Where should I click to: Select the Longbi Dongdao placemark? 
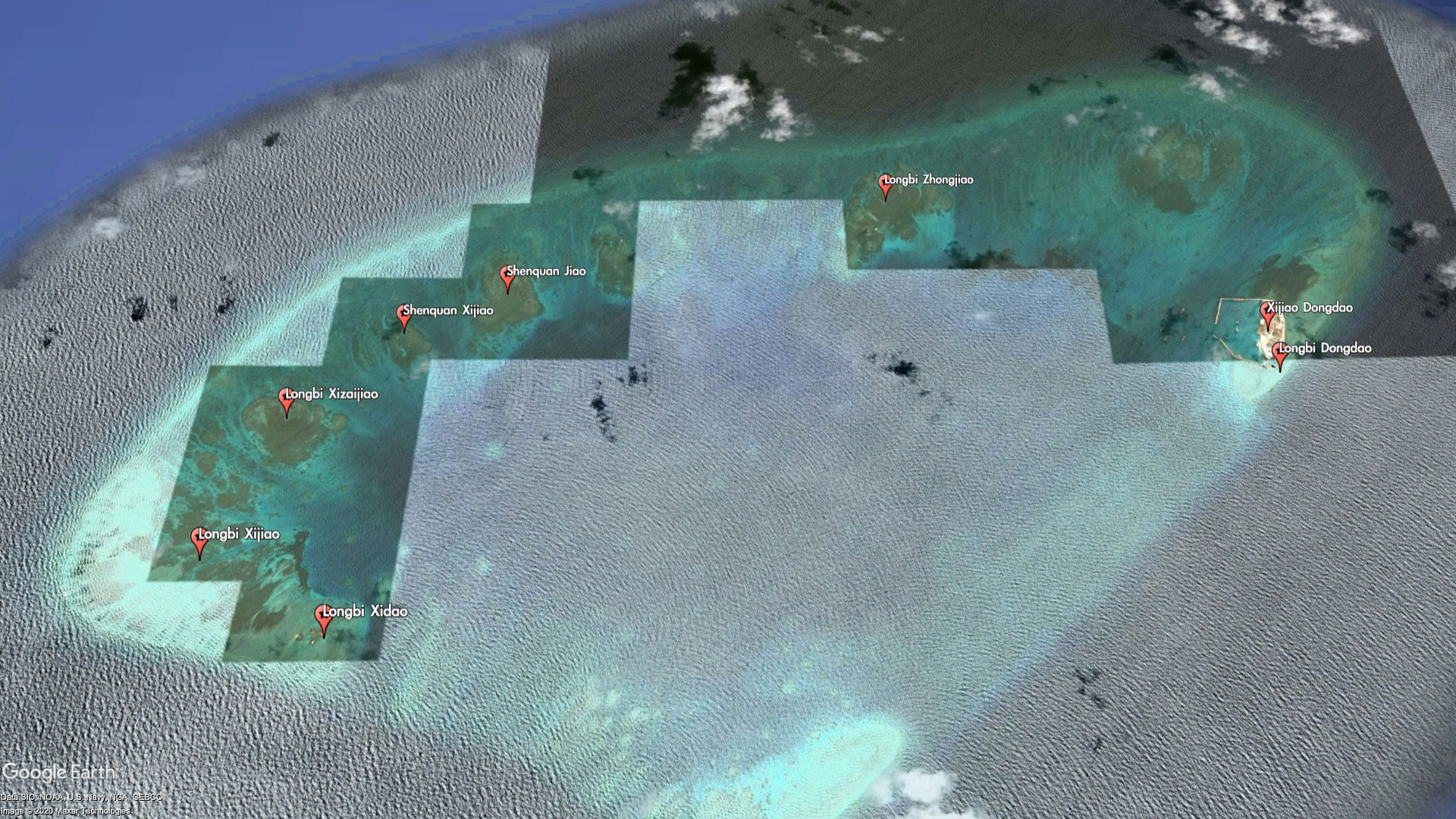pyautogui.click(x=1280, y=354)
